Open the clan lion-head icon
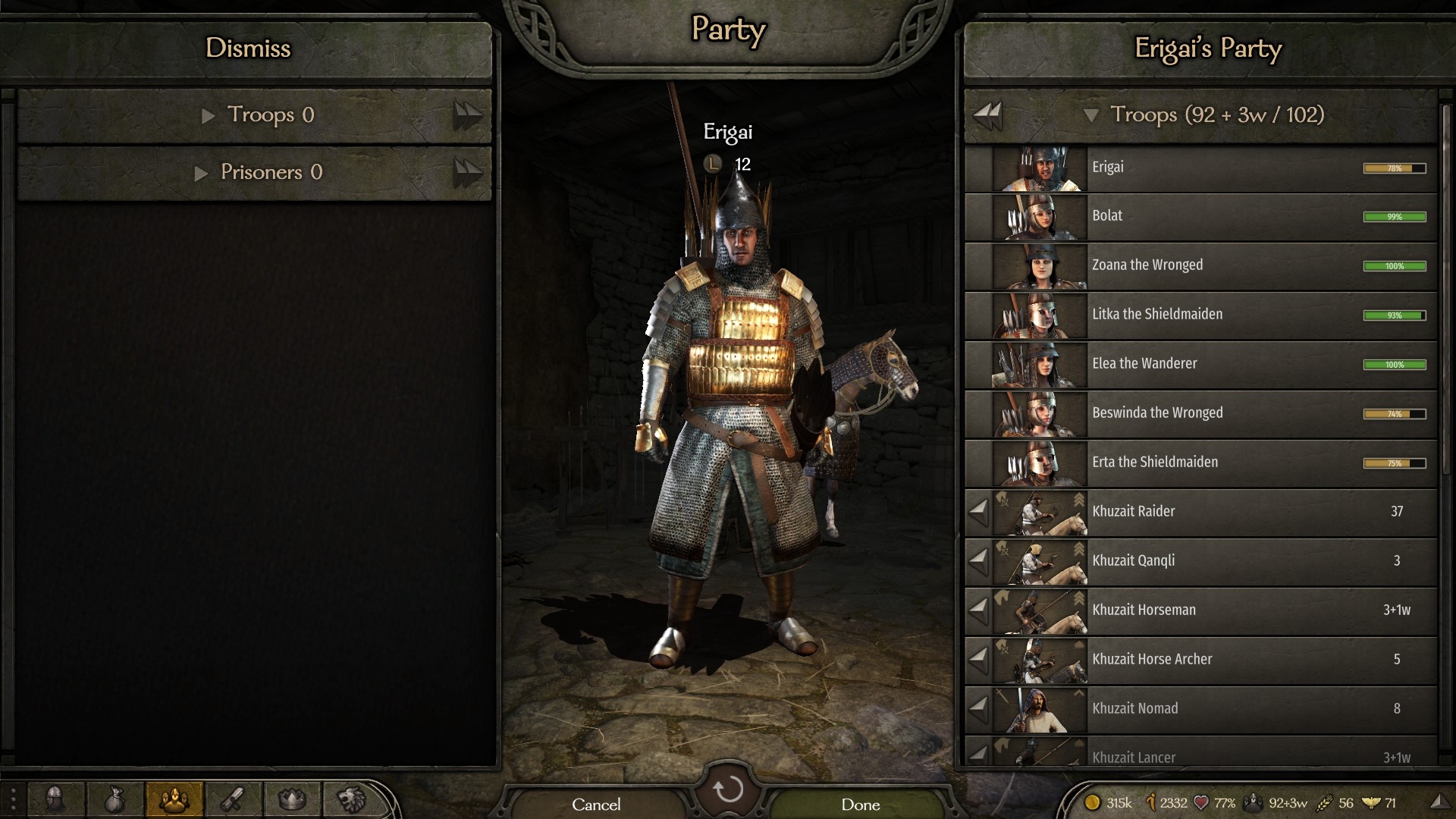Viewport: 1456px width, 819px height. tap(351, 799)
